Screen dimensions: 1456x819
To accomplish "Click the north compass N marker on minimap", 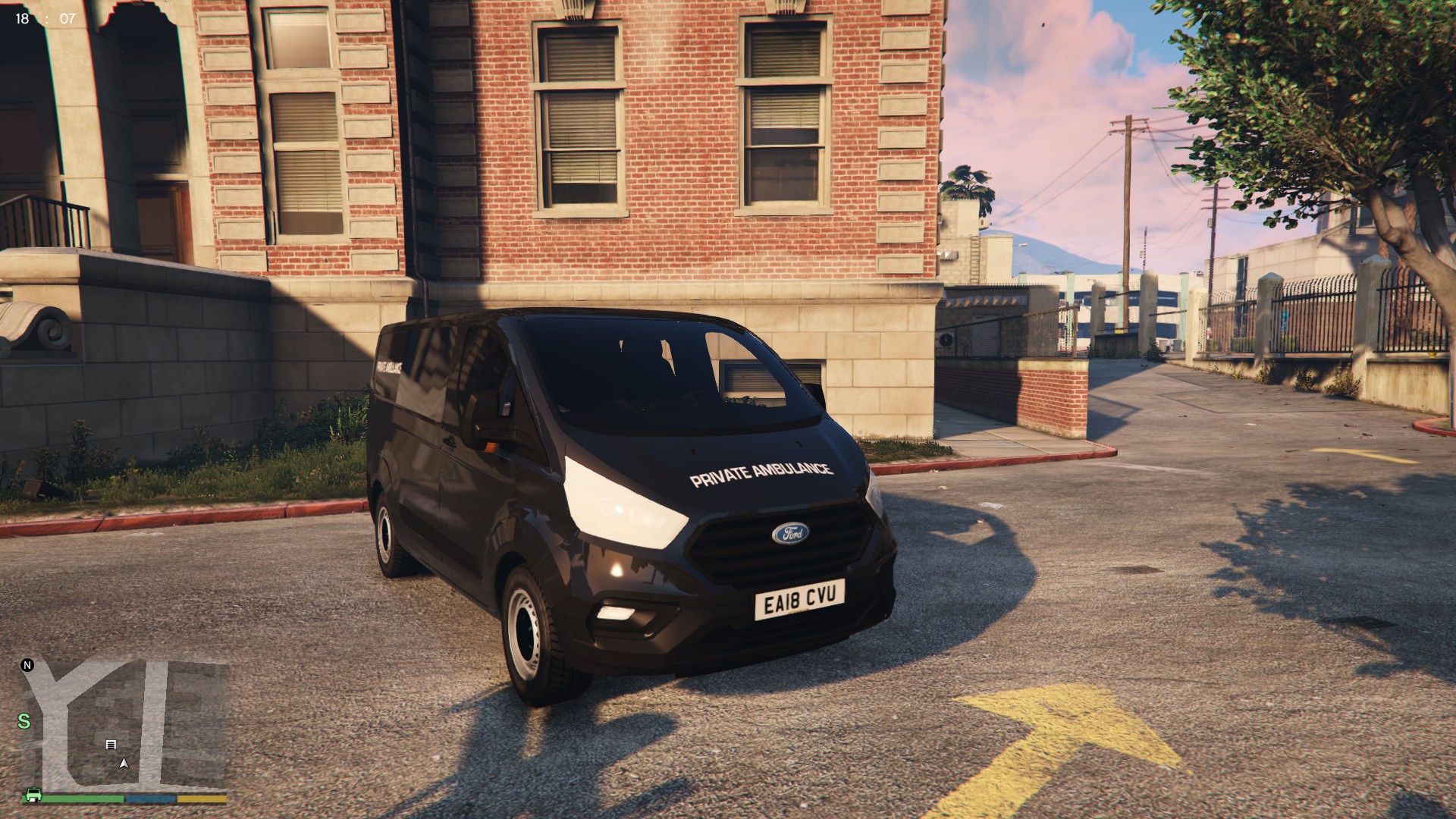I will tap(28, 666).
